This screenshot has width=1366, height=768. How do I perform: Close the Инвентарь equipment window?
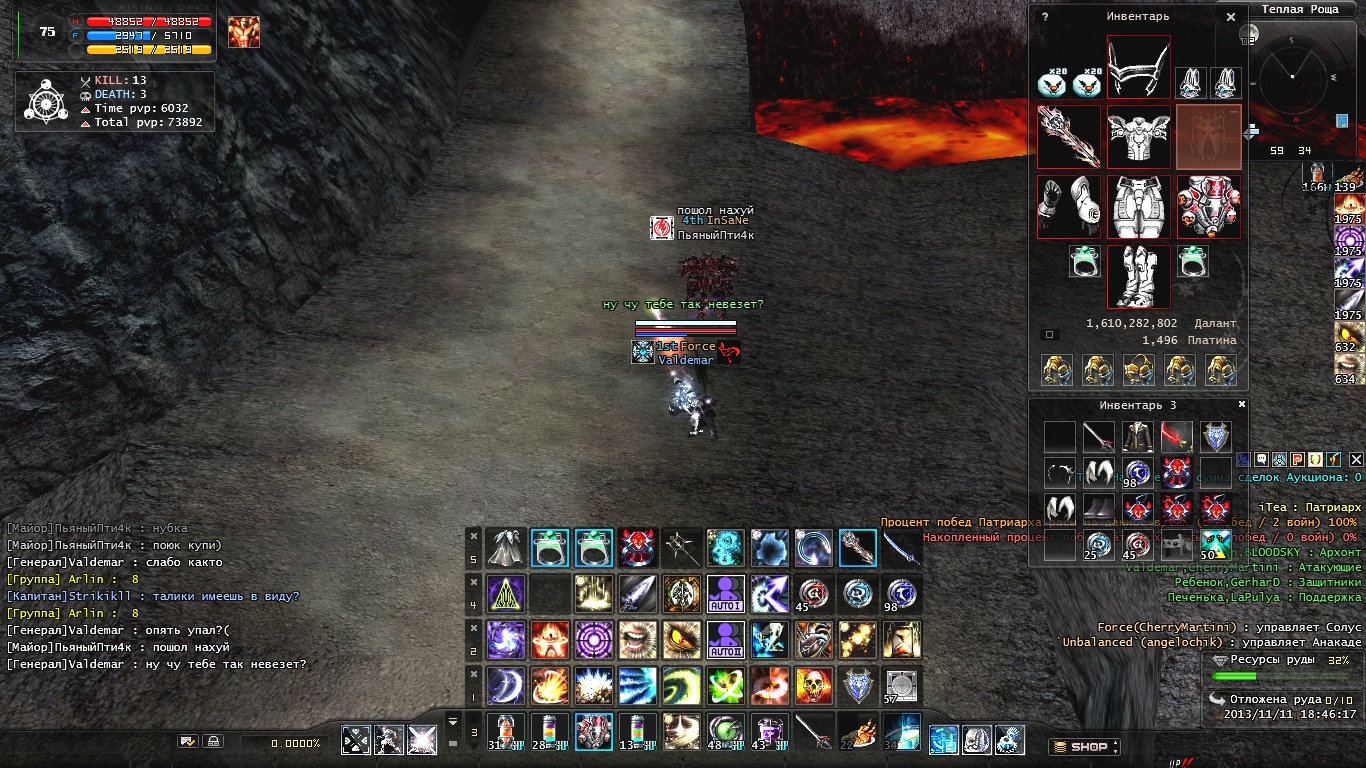pyautogui.click(x=1231, y=17)
